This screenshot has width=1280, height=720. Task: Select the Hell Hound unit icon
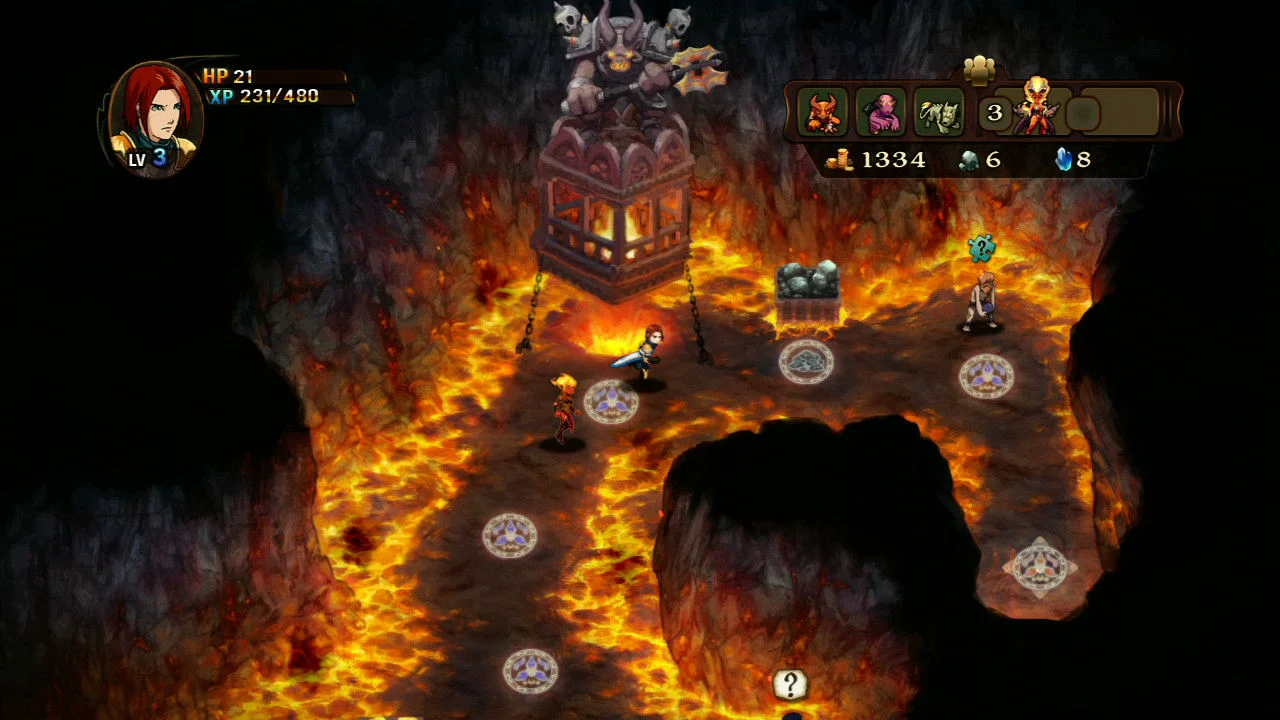[935, 113]
